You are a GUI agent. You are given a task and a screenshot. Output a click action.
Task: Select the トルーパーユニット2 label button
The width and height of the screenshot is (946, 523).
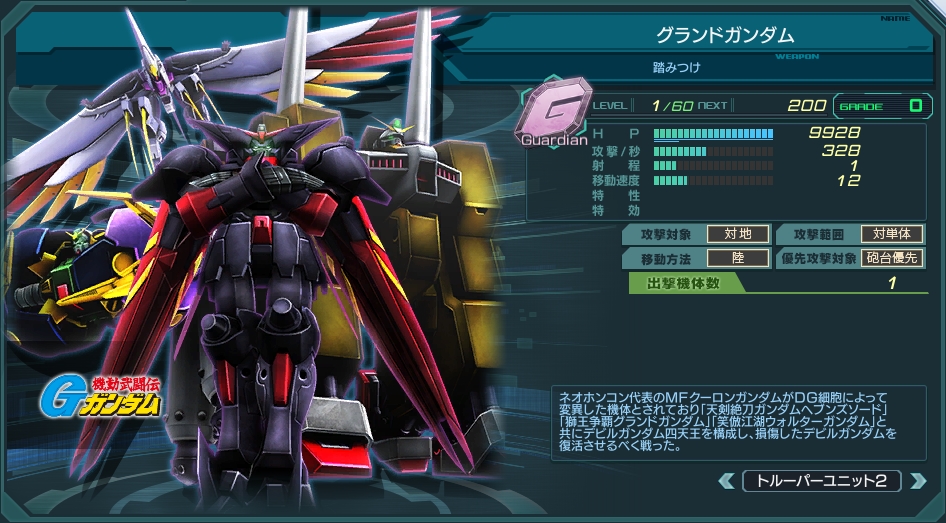click(821, 481)
